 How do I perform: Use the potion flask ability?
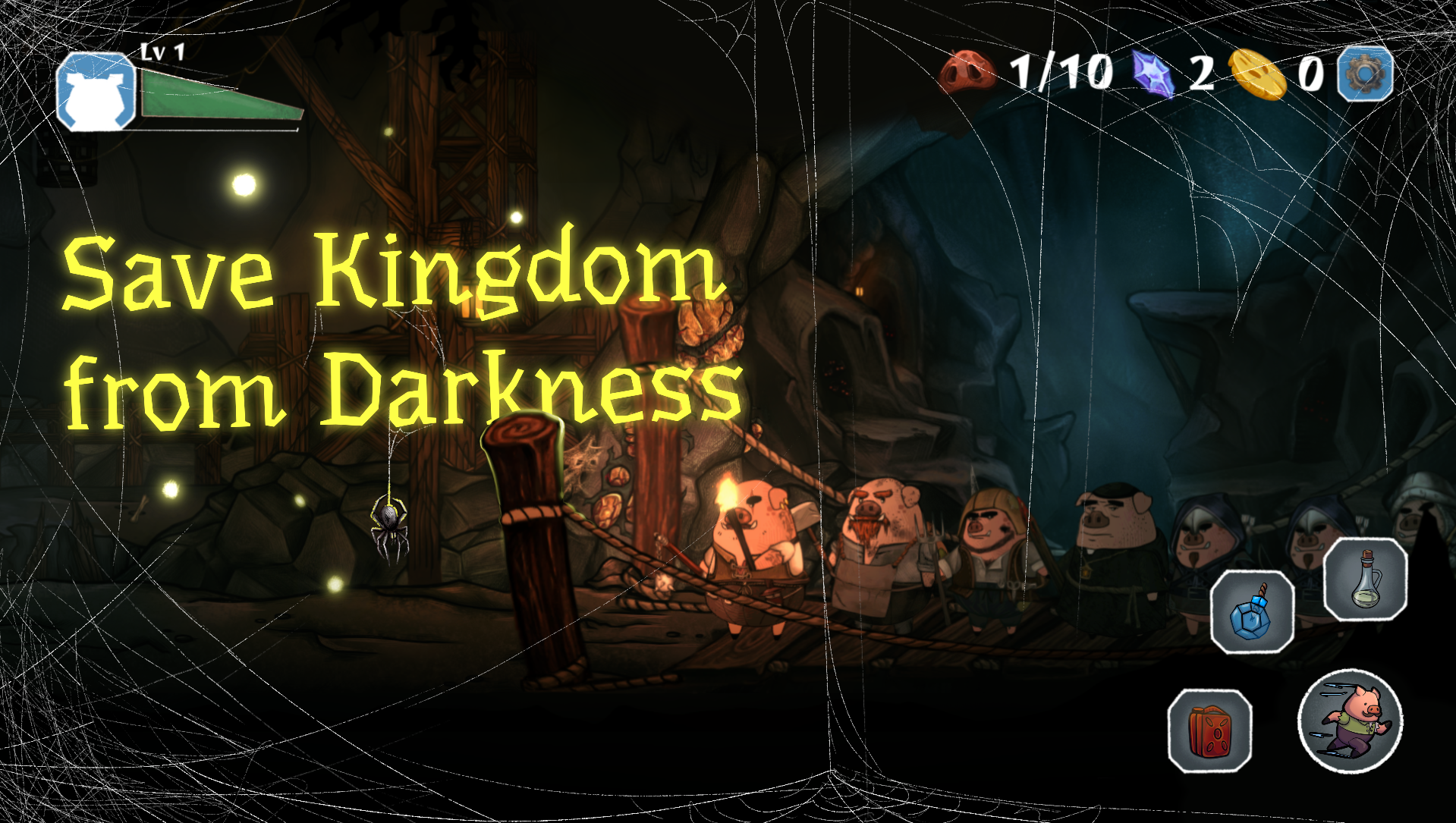(1366, 580)
